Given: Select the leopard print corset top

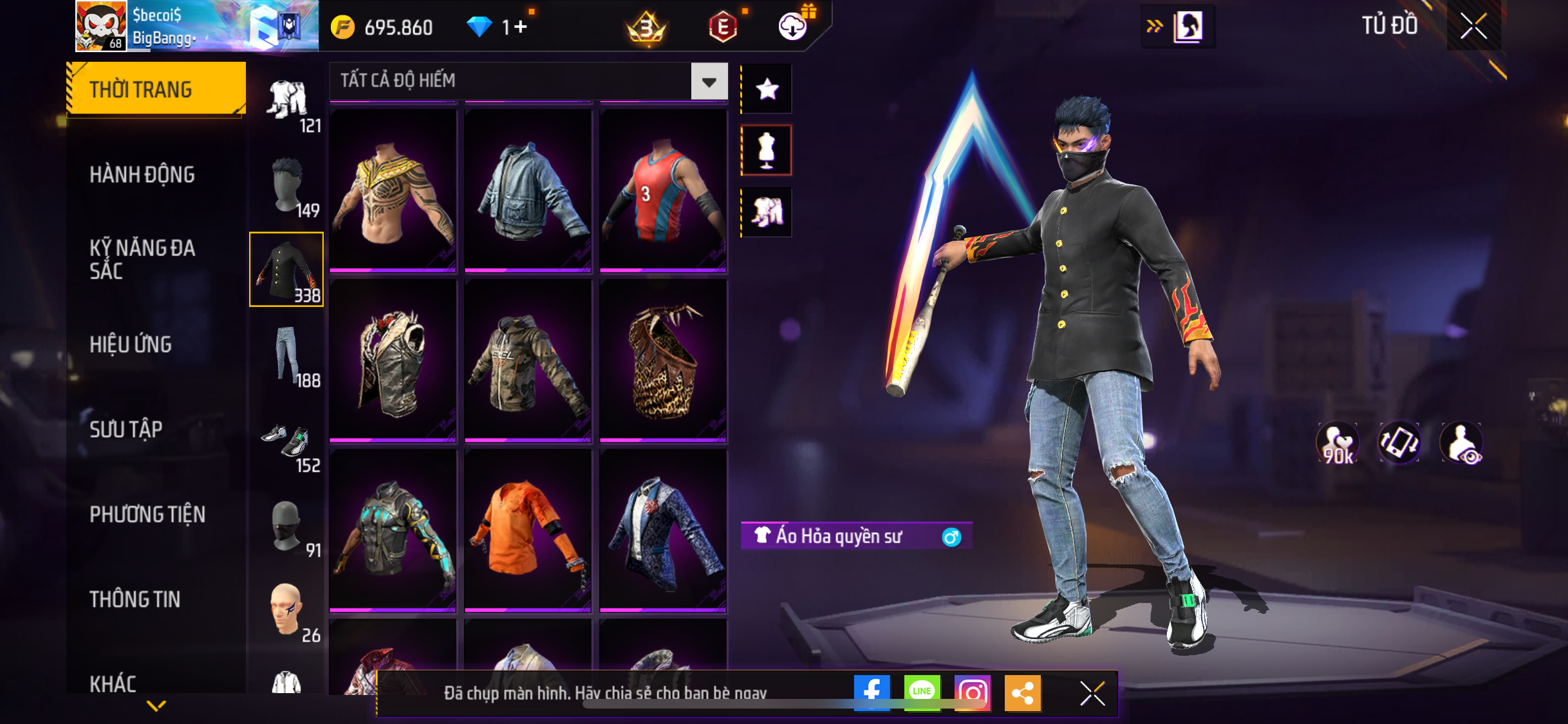Looking at the screenshot, I should [x=663, y=360].
